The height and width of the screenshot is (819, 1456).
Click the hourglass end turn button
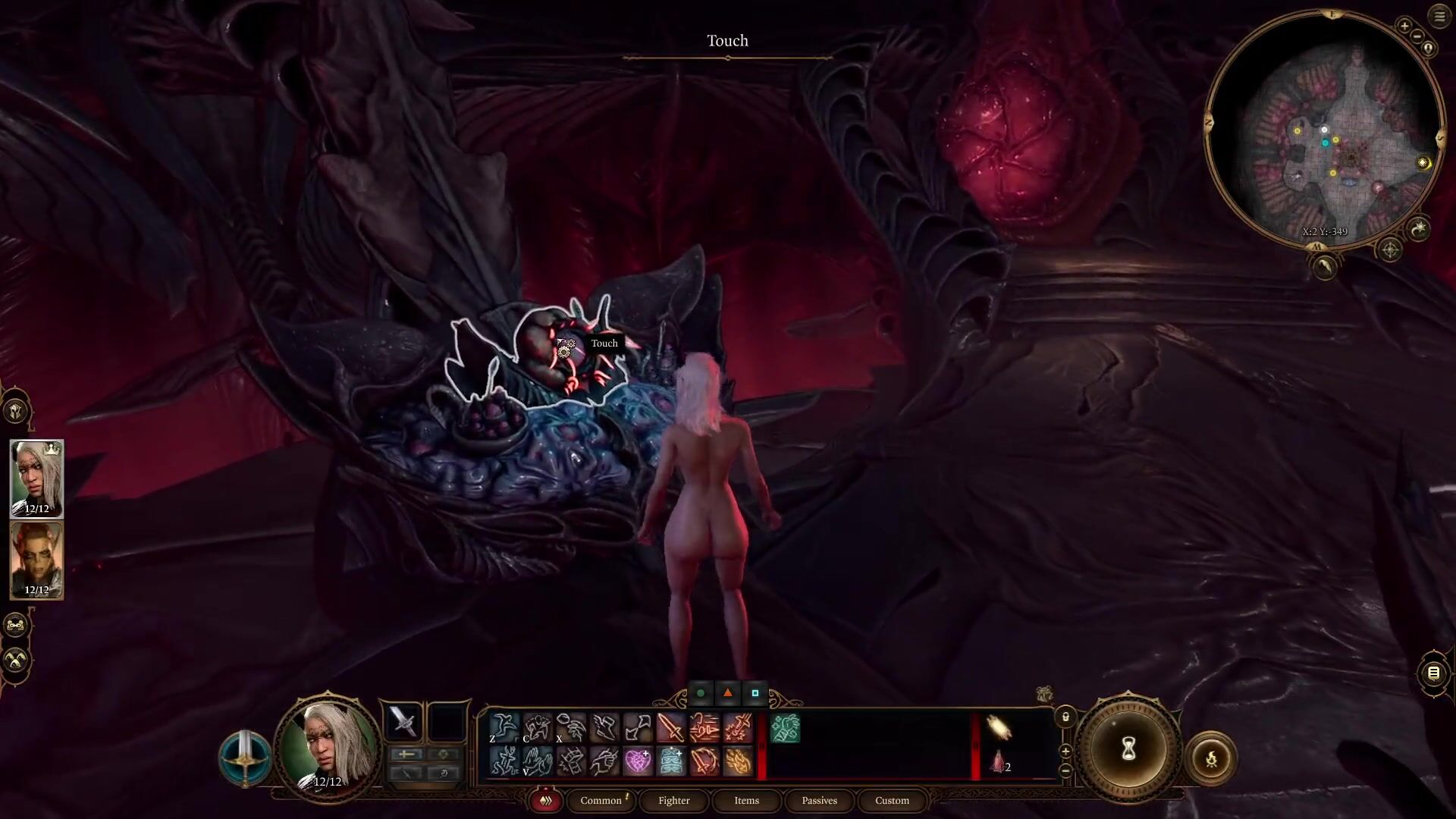[x=1128, y=749]
